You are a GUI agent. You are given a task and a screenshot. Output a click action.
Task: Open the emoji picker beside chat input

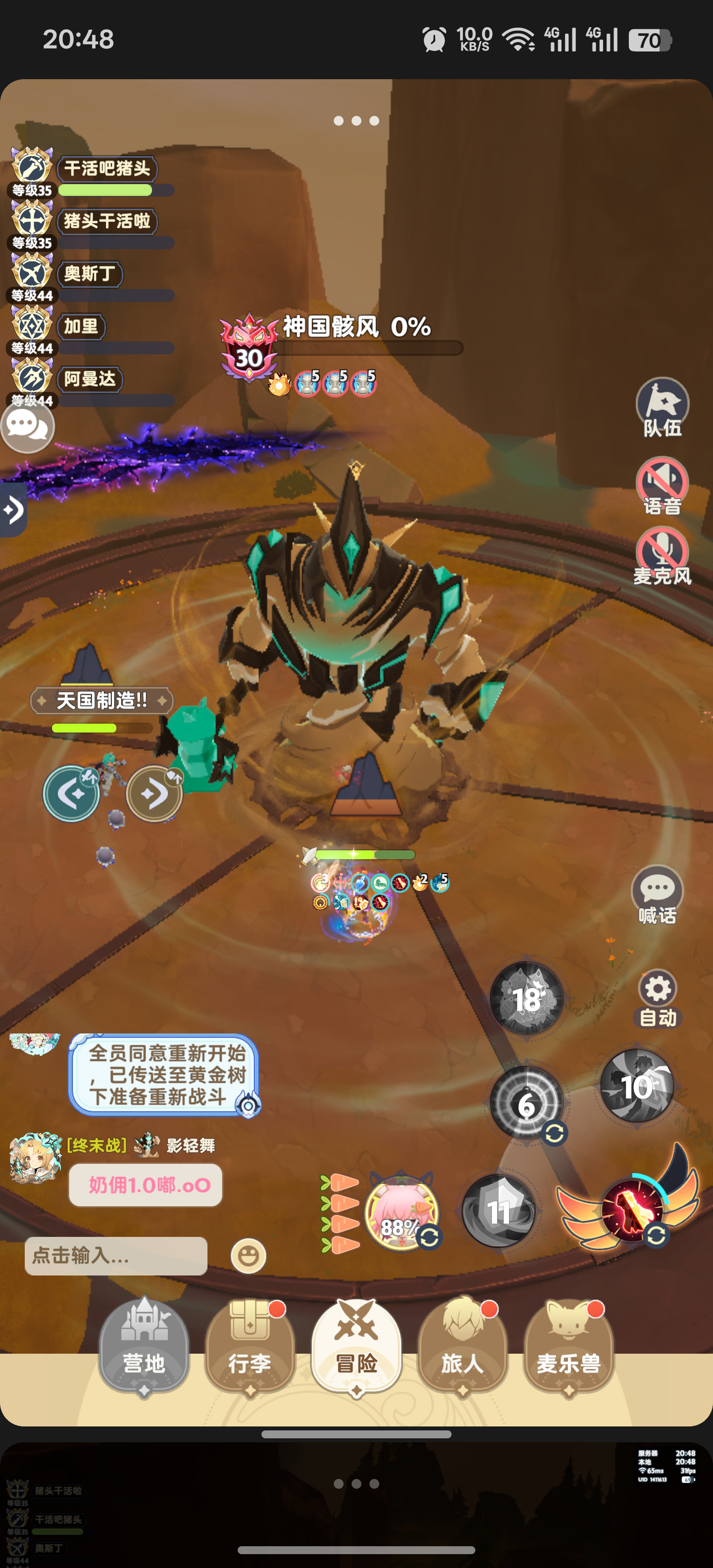coord(250,1255)
